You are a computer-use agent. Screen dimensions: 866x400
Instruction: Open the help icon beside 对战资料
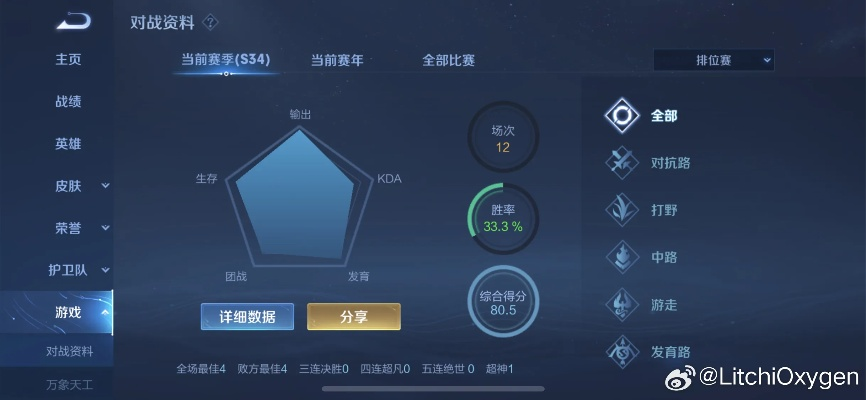point(210,22)
